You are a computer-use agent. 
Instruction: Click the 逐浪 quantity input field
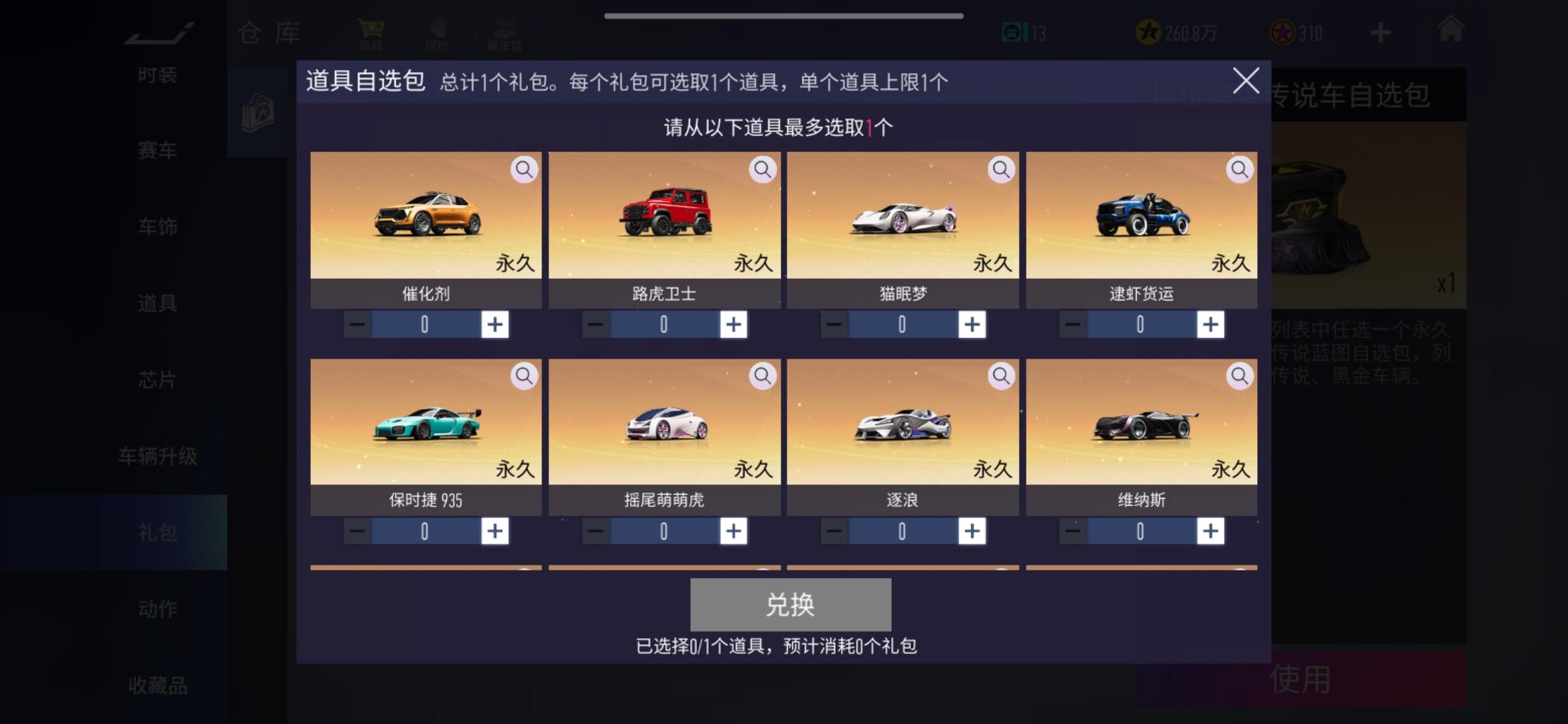click(901, 530)
